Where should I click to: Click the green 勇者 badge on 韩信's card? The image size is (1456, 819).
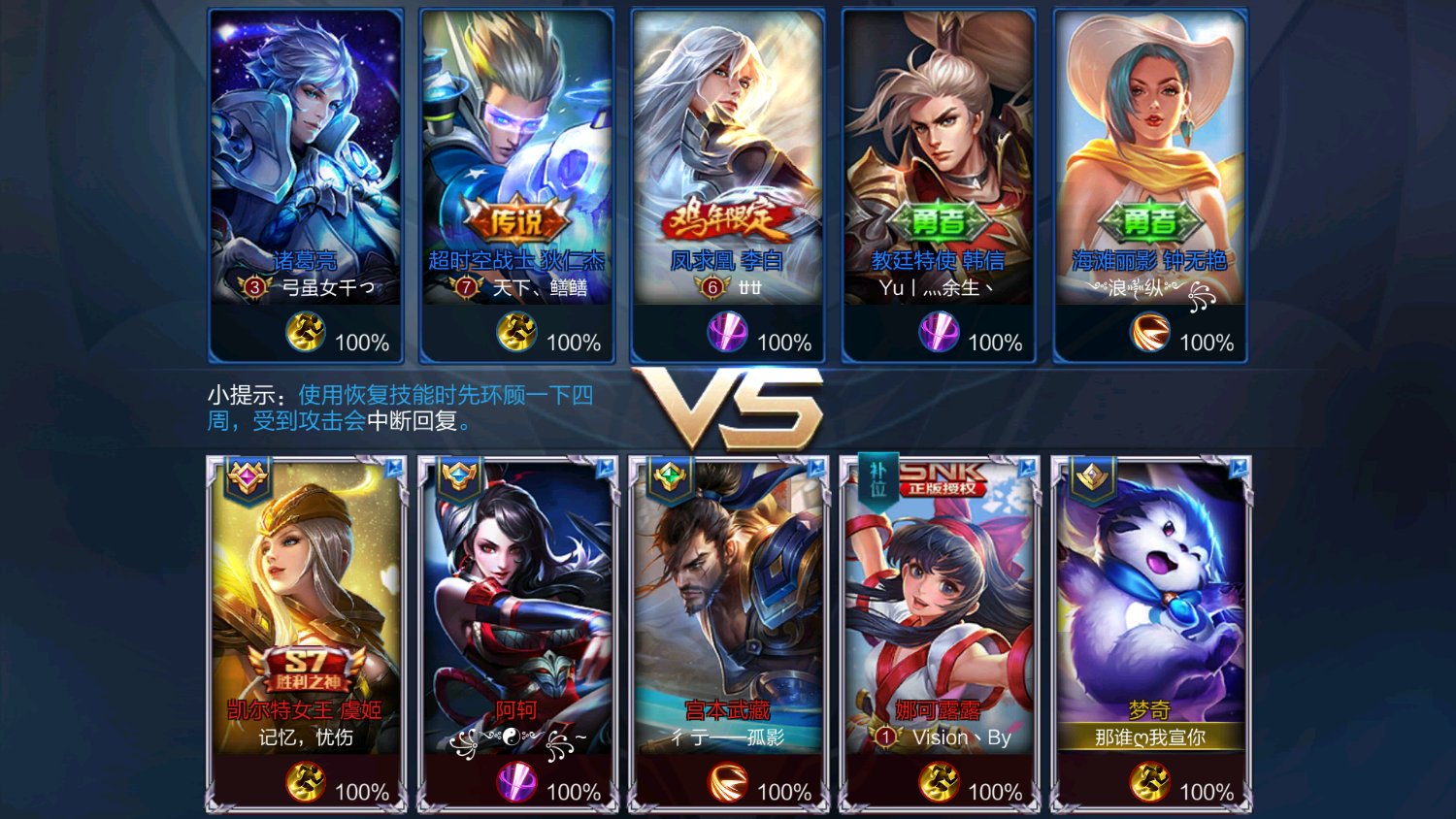(938, 222)
